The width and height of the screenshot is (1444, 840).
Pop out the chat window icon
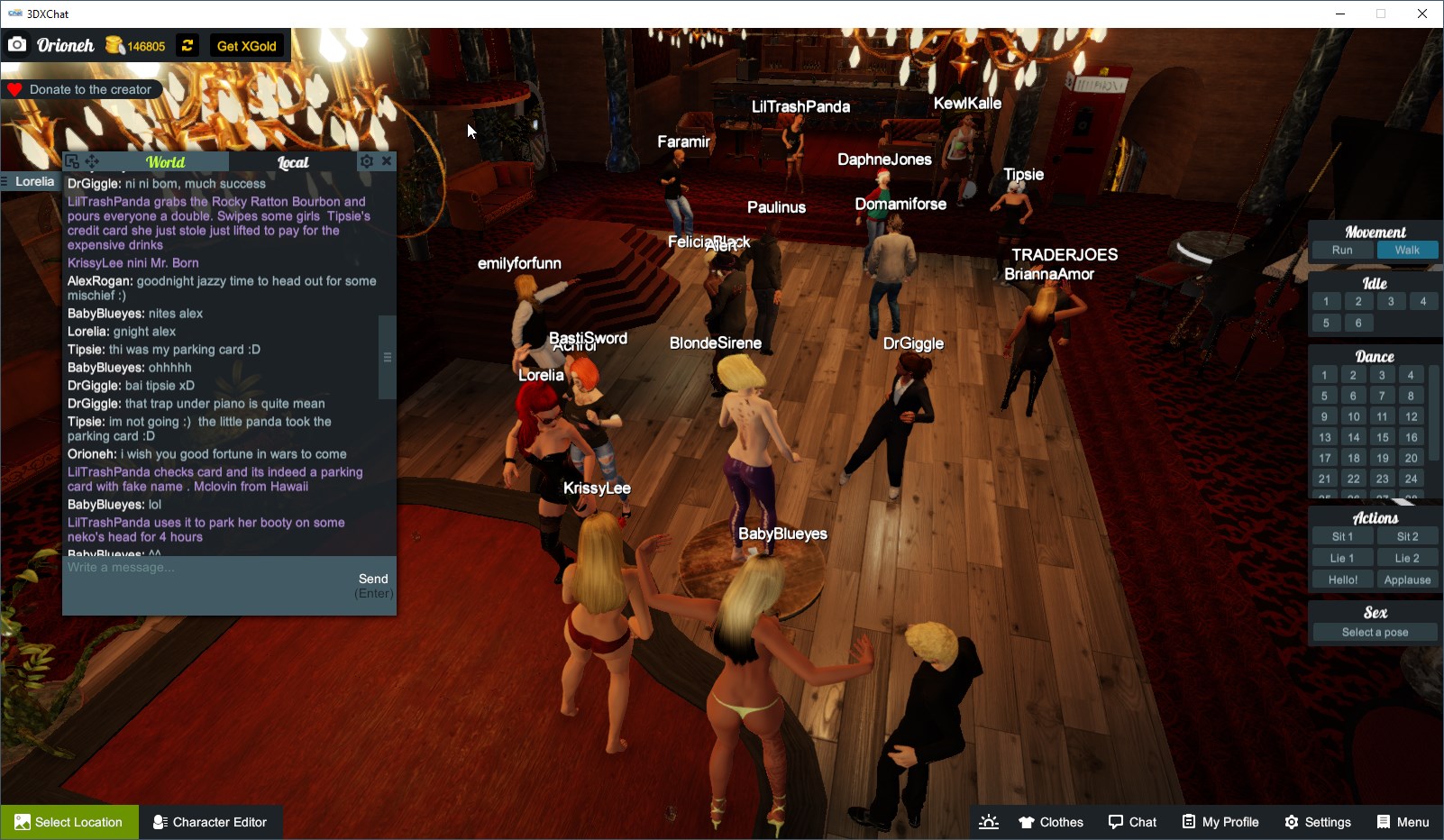[x=71, y=160]
